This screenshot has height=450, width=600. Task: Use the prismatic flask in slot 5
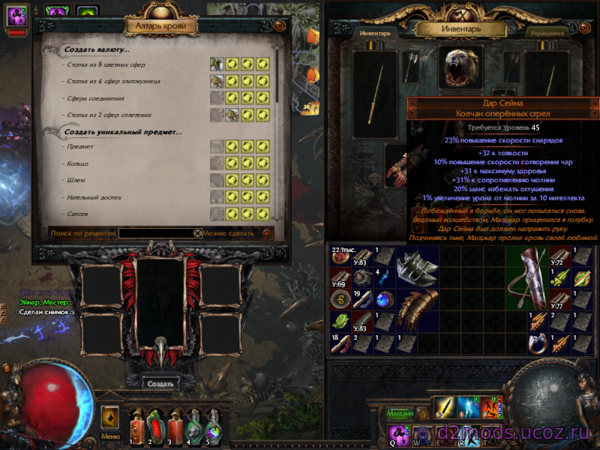point(212,425)
